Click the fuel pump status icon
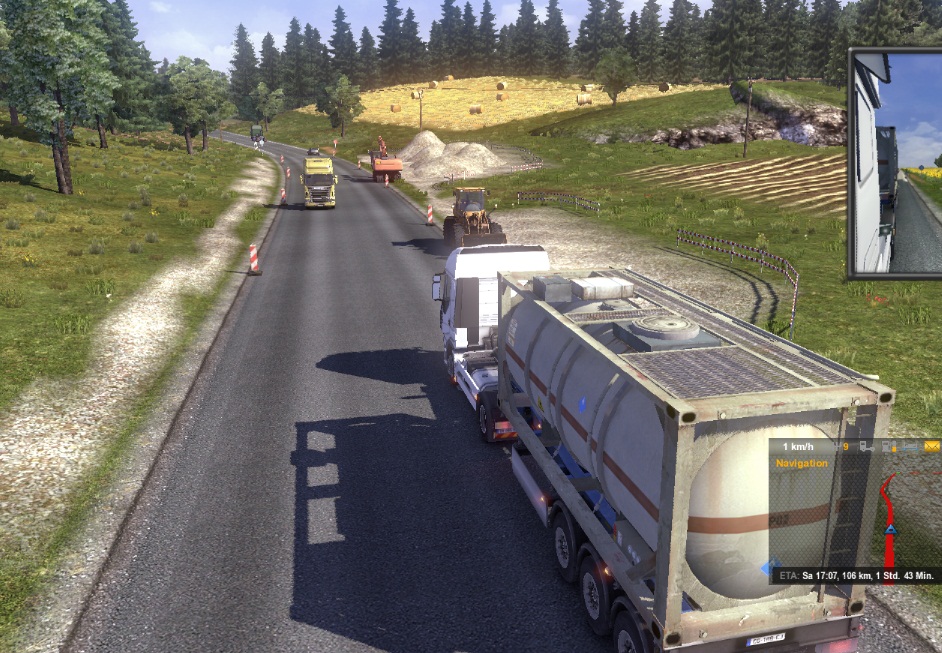This screenshot has width=942, height=653. (889, 447)
